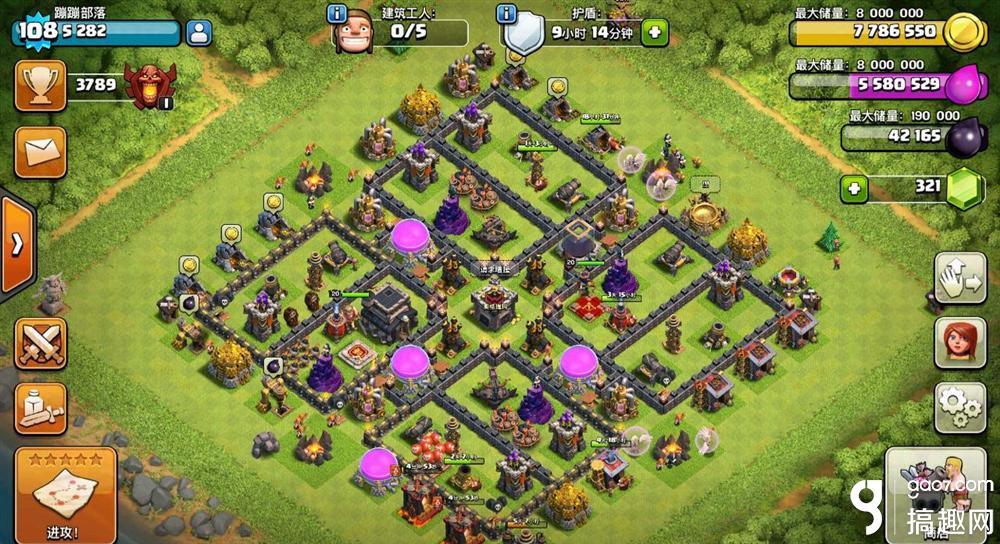1000x544 pixels.
Task: Show builder info via the i icon
Action: pyautogui.click(x=337, y=15)
